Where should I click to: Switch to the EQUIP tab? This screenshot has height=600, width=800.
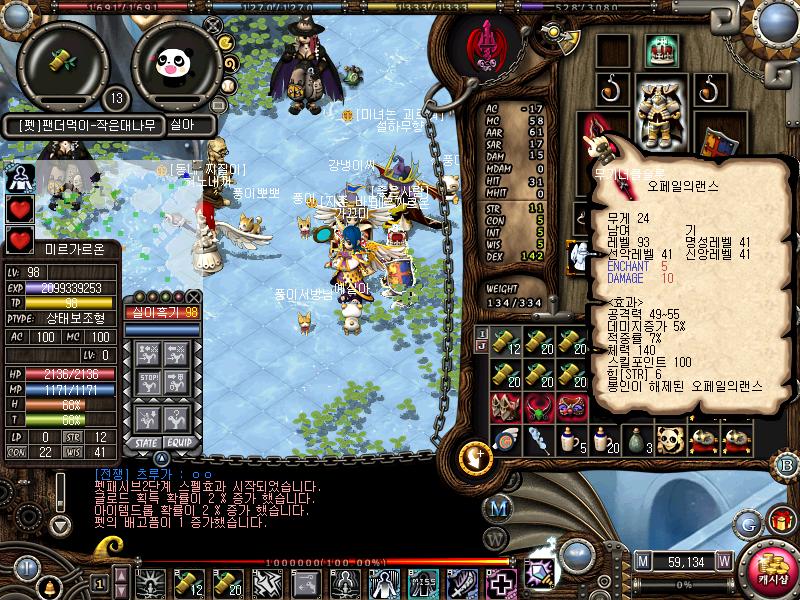[180, 441]
